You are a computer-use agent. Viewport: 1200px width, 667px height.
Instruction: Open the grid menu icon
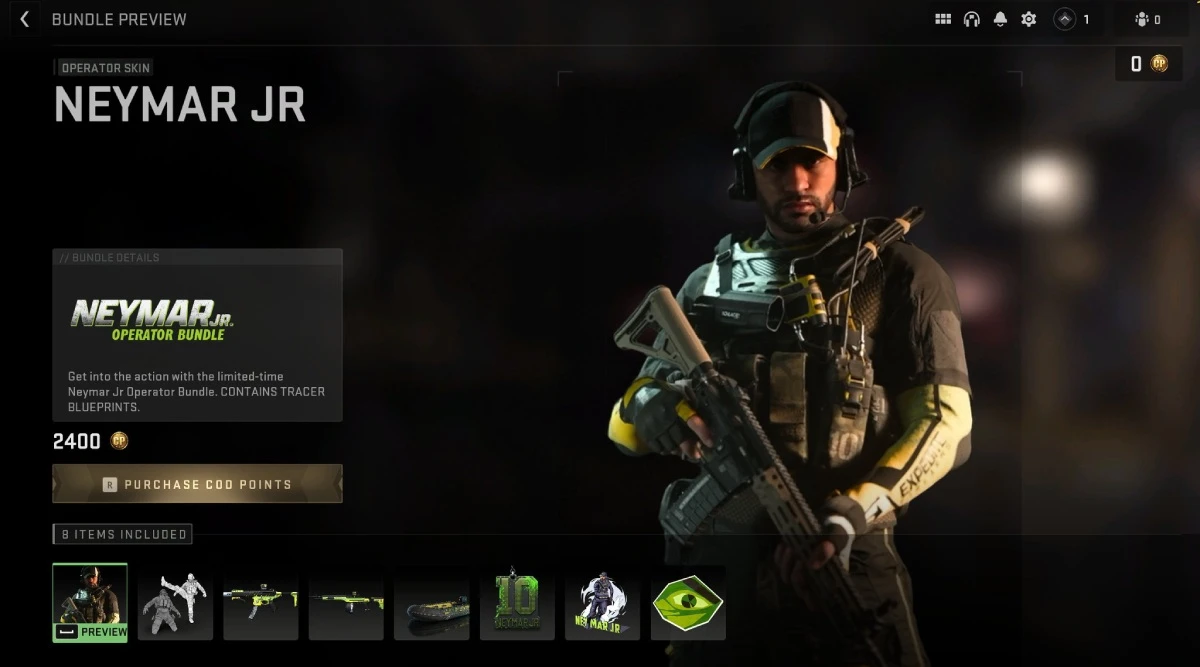[943, 19]
